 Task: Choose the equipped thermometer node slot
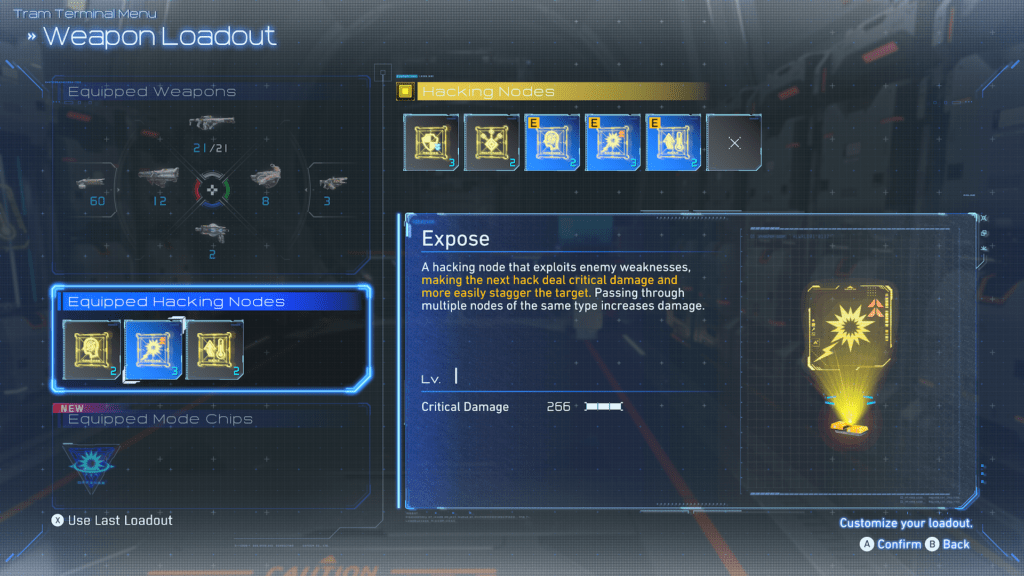214,349
